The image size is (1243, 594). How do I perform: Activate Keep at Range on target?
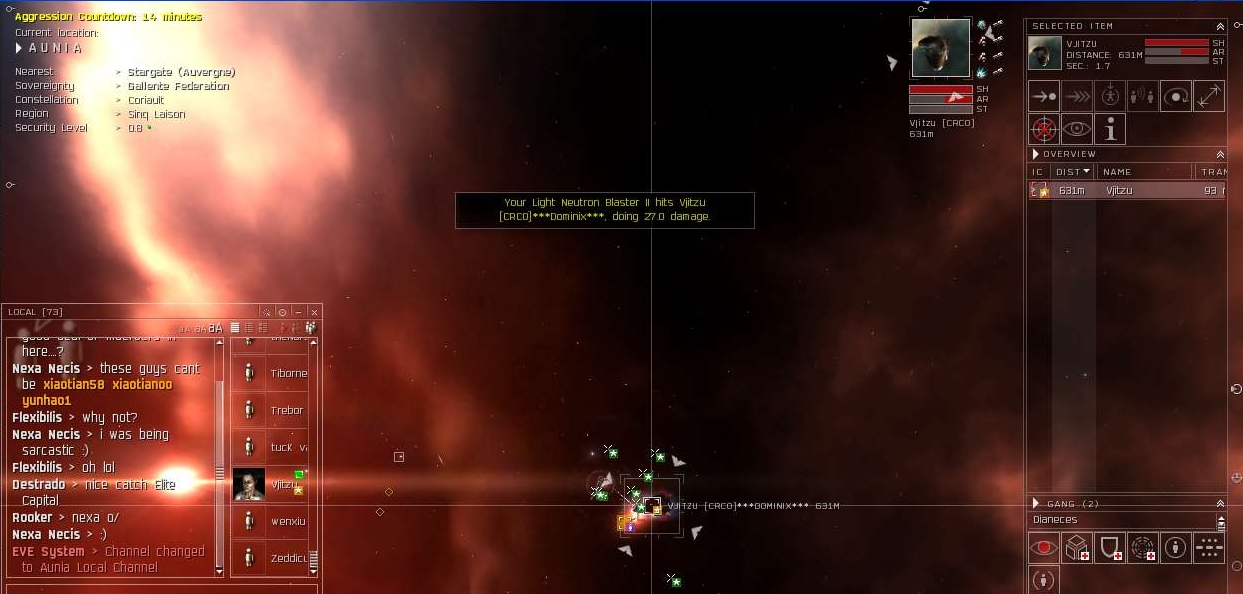coord(1209,97)
